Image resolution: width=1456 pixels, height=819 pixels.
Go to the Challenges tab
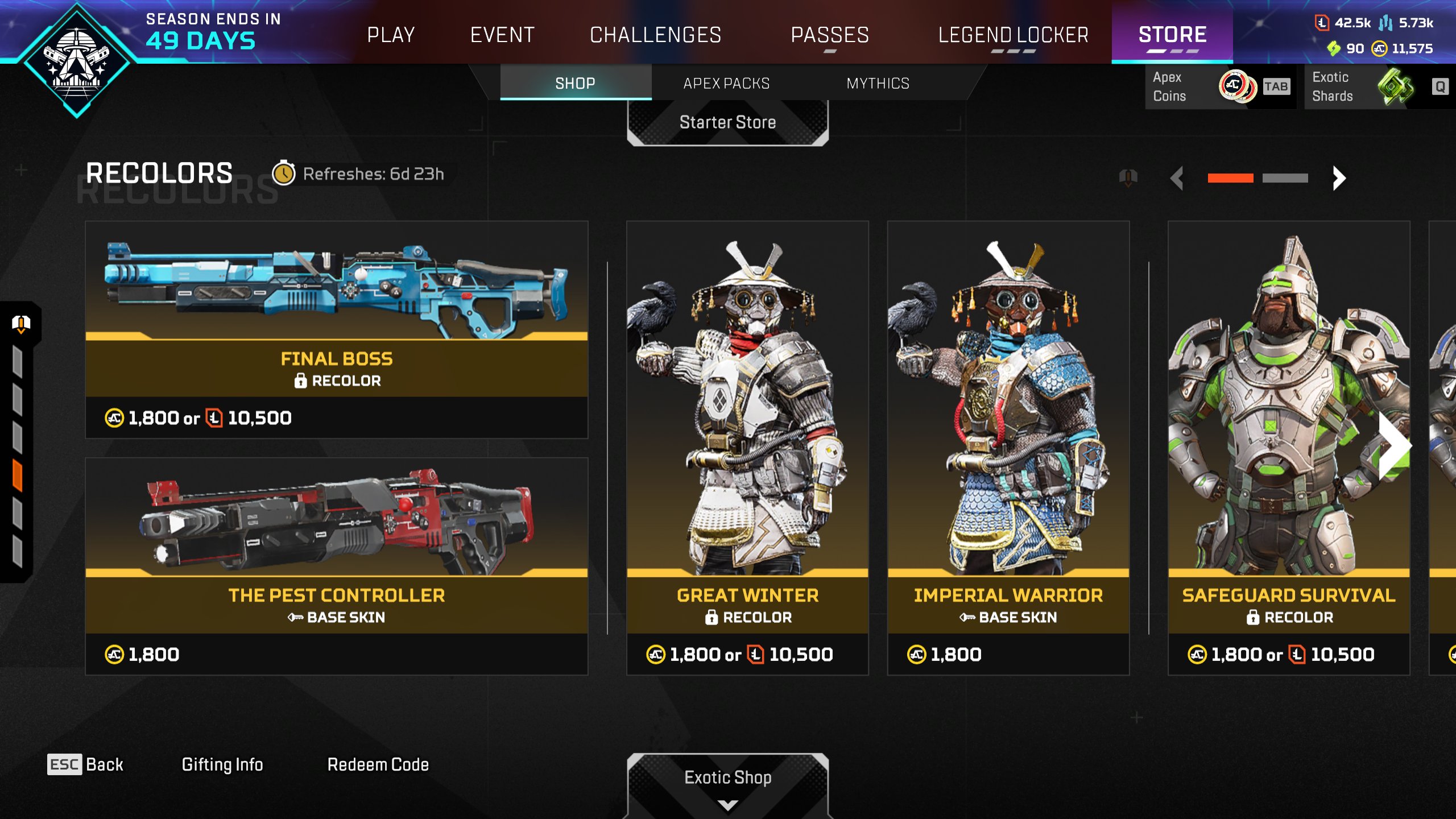[655, 35]
